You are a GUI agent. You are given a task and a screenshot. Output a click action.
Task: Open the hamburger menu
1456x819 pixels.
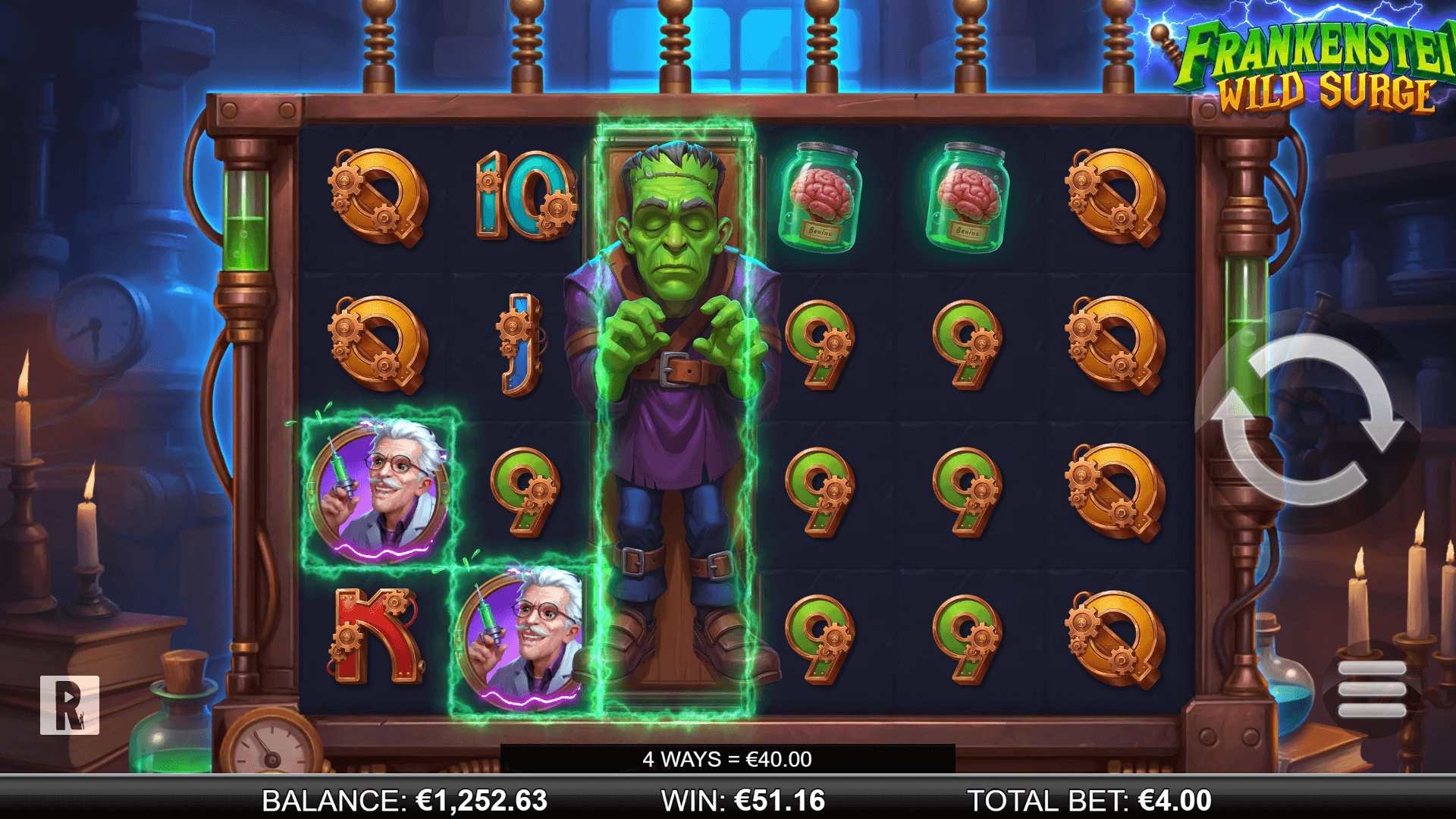1371,689
